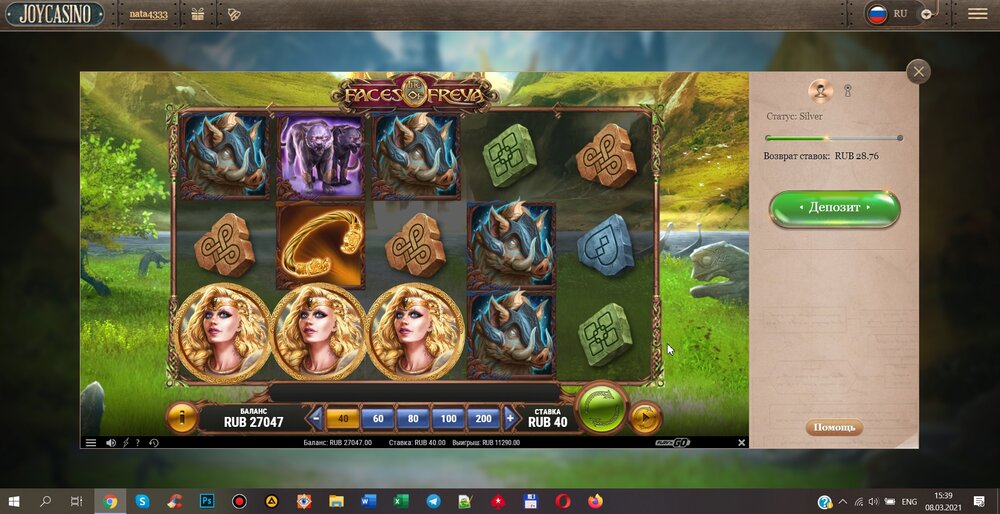Image resolution: width=1000 pixels, height=514 pixels.
Task: Spin the reels with the green button
Action: pos(602,409)
